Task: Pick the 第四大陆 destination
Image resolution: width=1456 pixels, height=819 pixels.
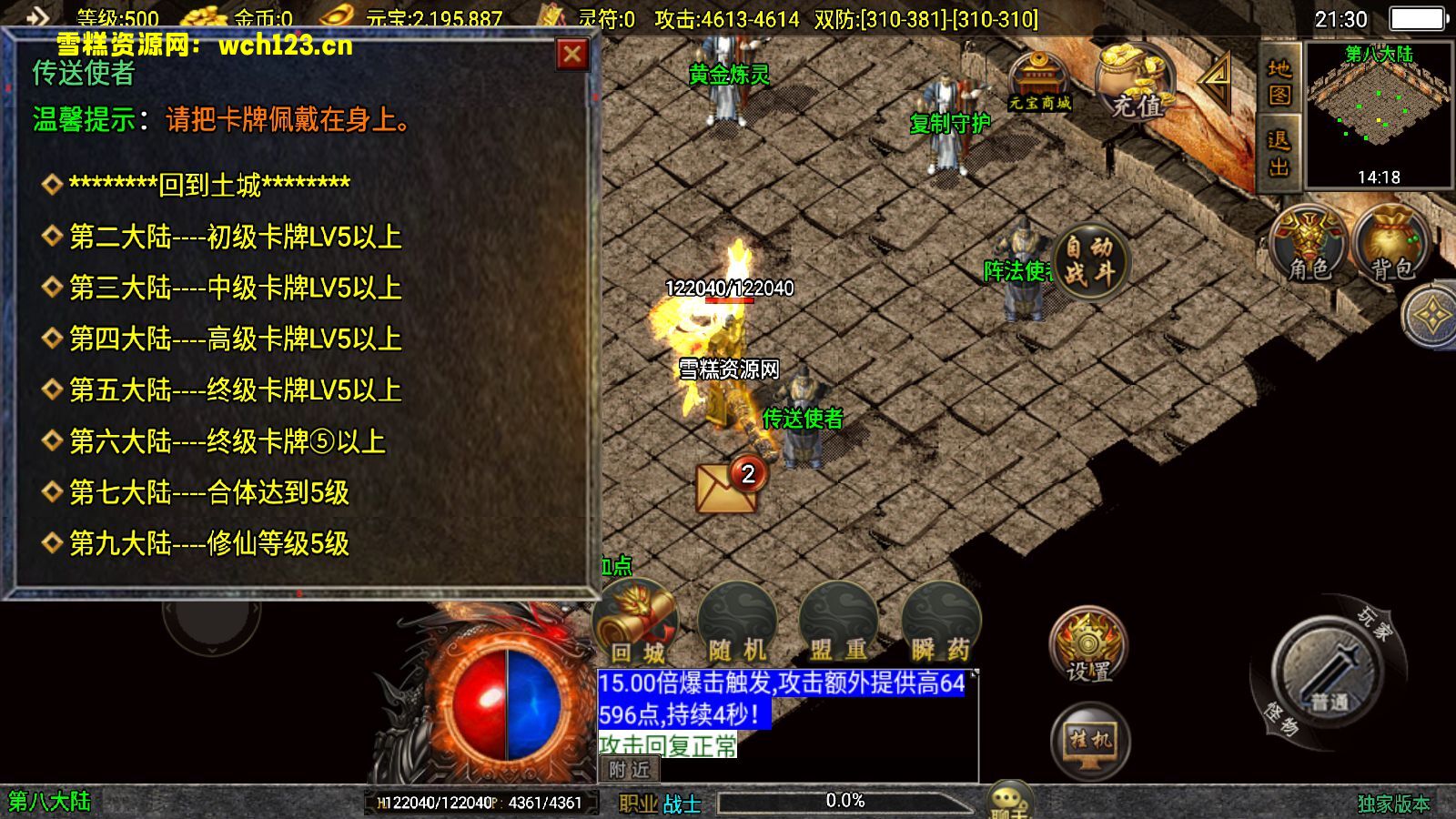Action: pos(235,339)
